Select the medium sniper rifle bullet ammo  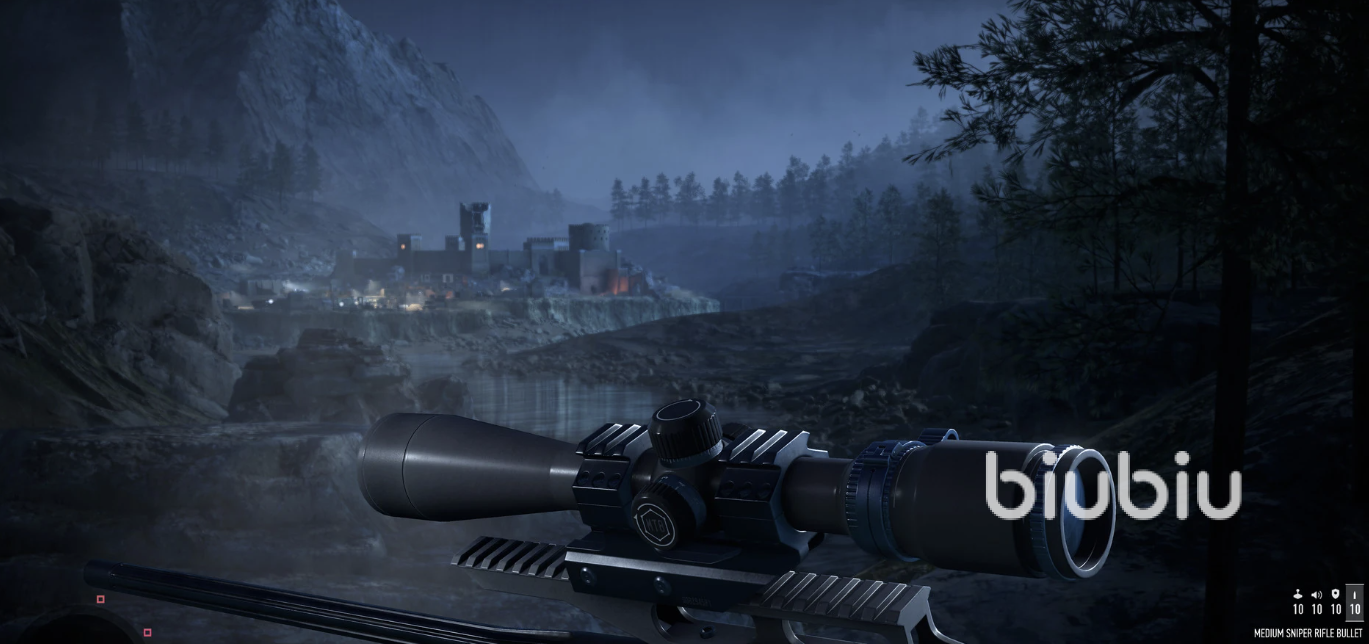pyautogui.click(x=1355, y=601)
